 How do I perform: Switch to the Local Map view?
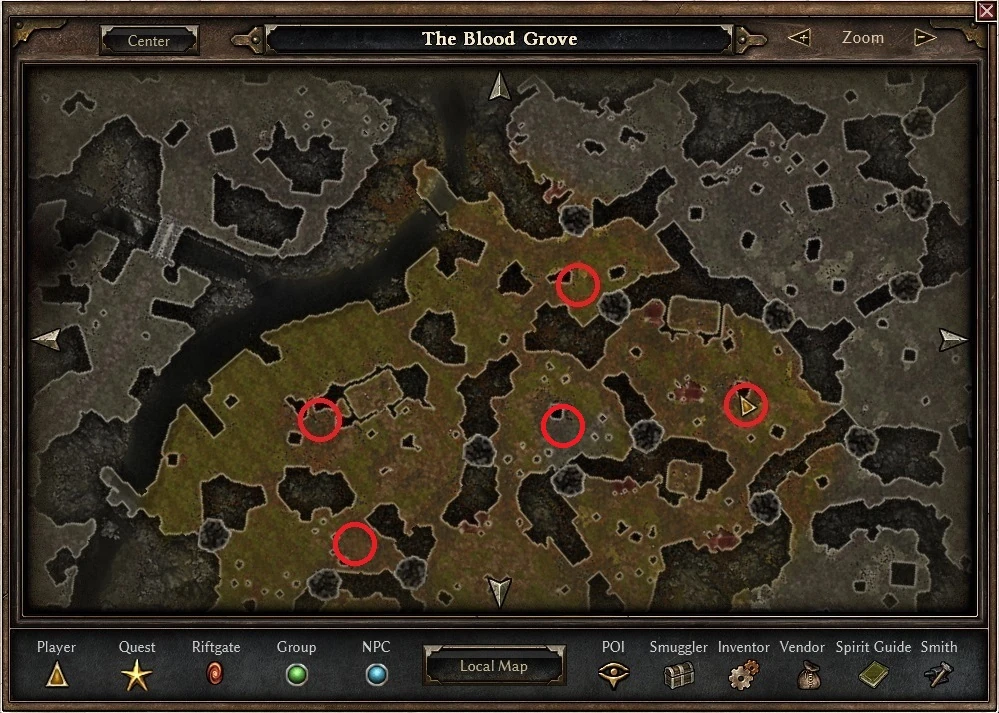(x=493, y=666)
